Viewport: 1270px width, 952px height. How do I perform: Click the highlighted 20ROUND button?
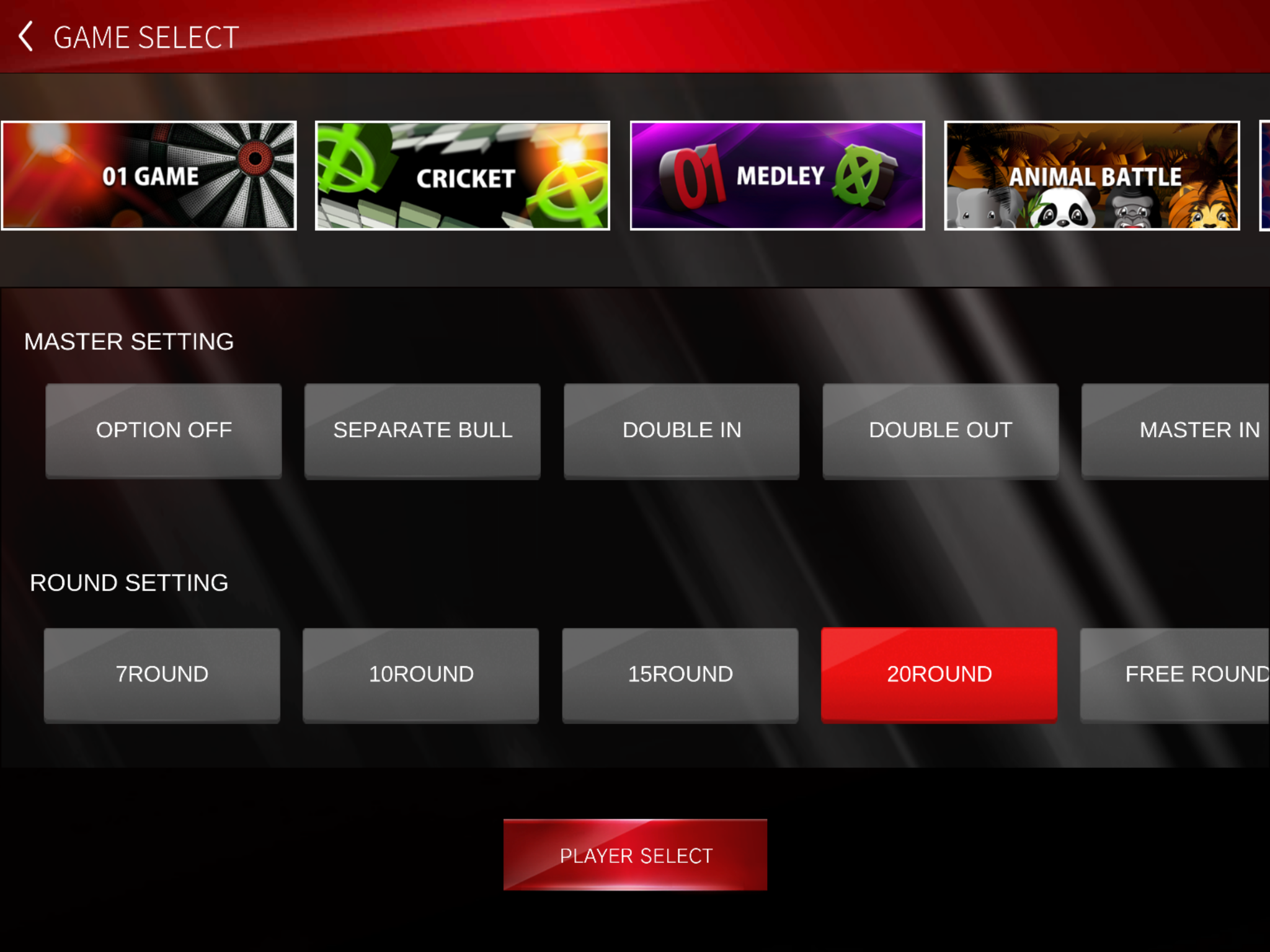[x=939, y=674]
